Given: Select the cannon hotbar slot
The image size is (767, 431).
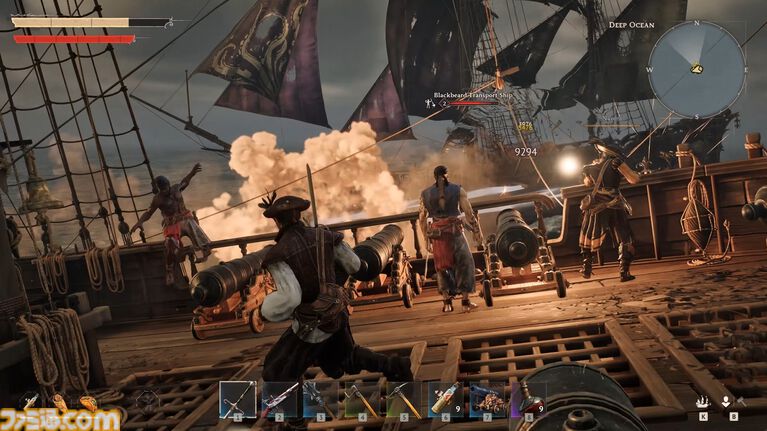Looking at the screenshot, I should [488, 399].
